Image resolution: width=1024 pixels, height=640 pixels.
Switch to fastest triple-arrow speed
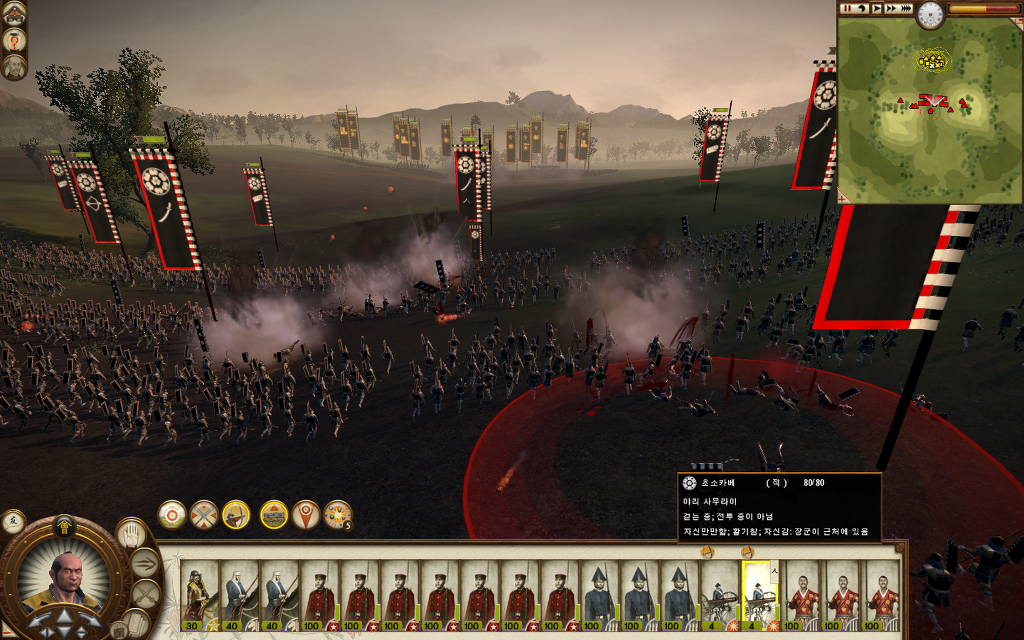tap(906, 8)
